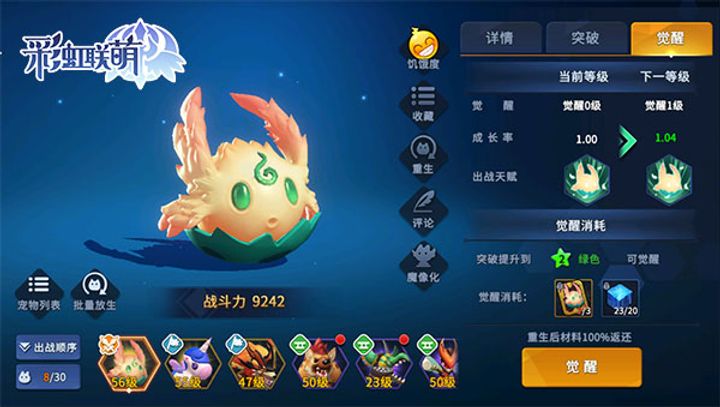Open the 宠物列表 pet list
720x407 pixels.
click(39, 289)
